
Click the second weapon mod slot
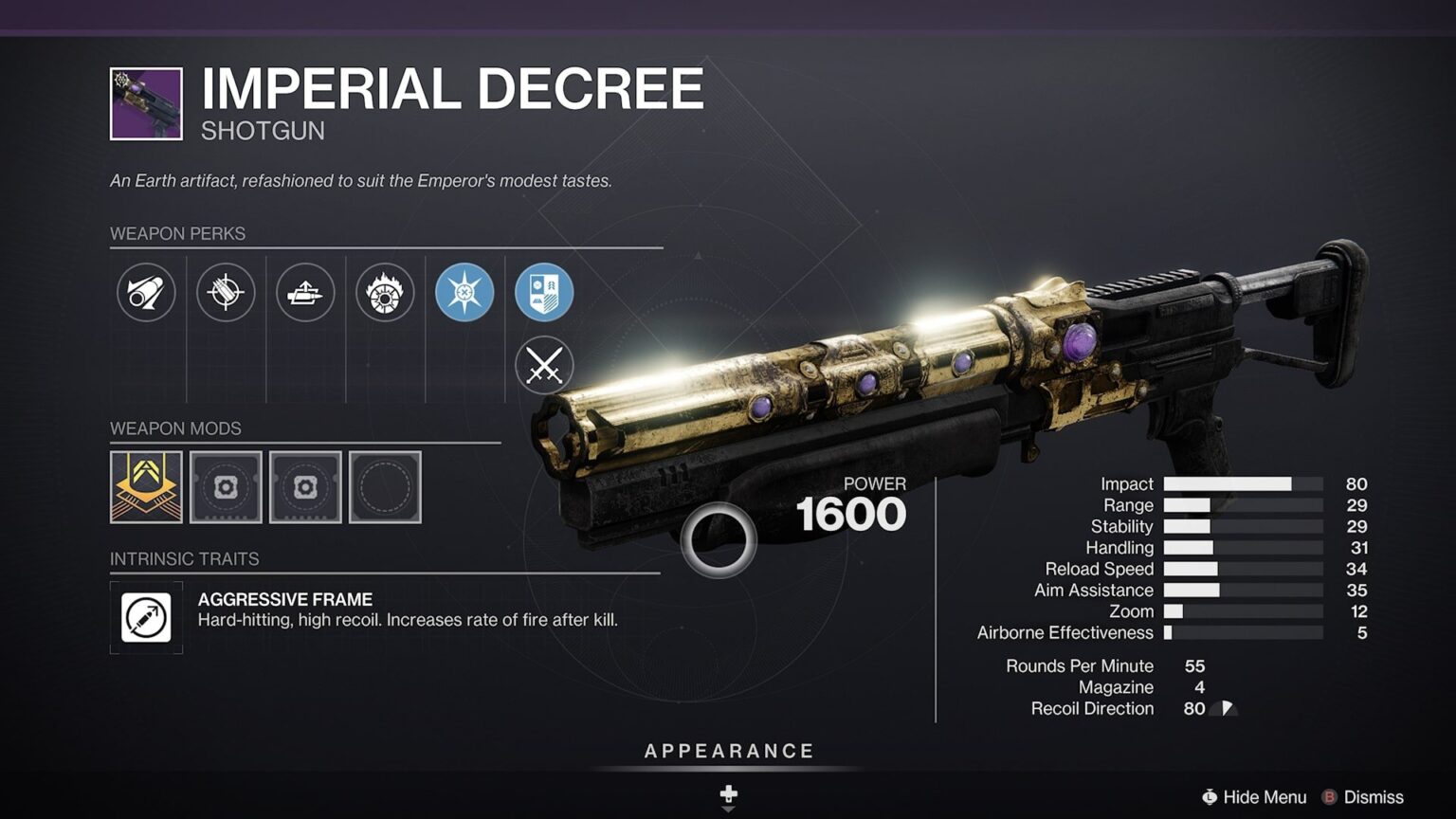[x=226, y=487]
